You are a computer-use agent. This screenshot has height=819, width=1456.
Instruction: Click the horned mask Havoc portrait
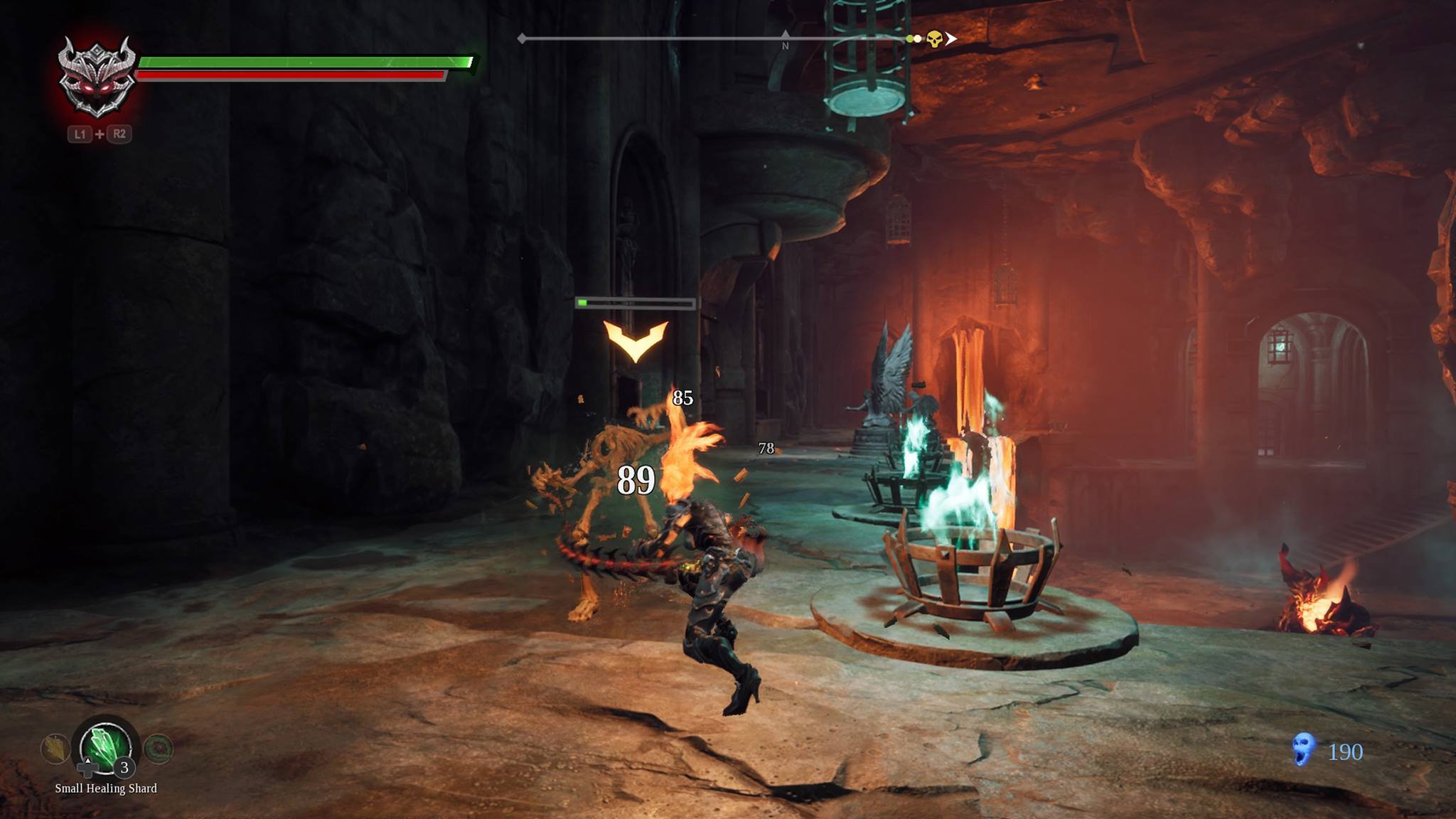tap(97, 77)
